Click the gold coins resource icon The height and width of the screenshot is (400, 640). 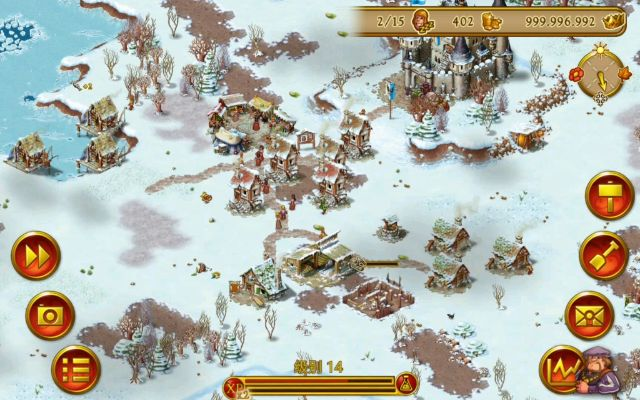[x=492, y=20]
